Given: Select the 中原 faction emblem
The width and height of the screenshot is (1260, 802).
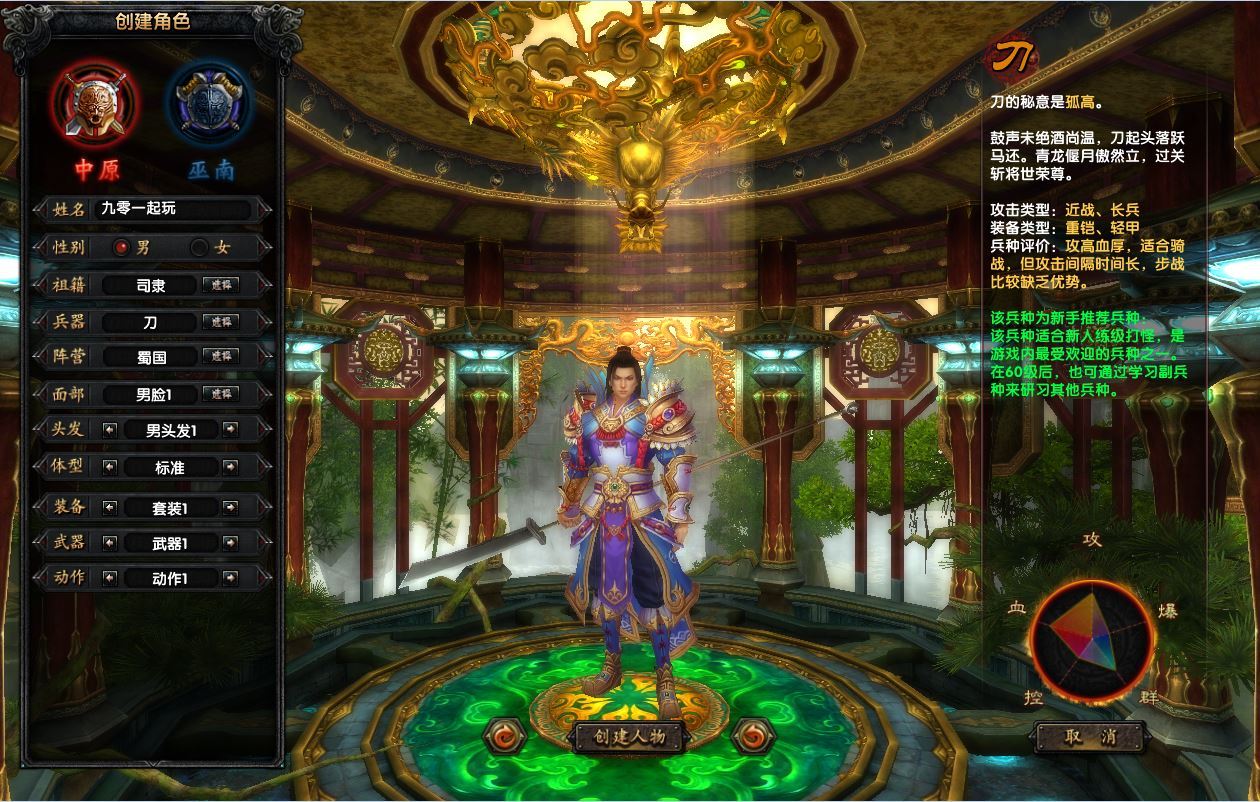Looking at the screenshot, I should pos(97,103).
